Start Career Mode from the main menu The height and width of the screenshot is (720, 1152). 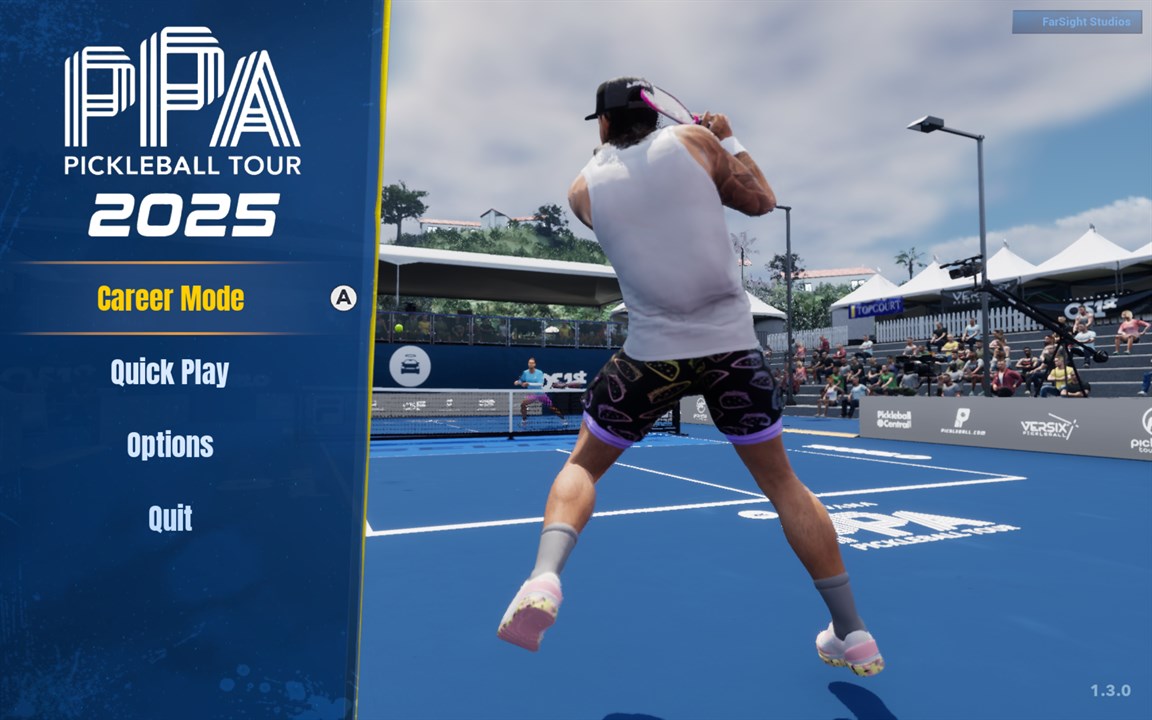(x=170, y=299)
